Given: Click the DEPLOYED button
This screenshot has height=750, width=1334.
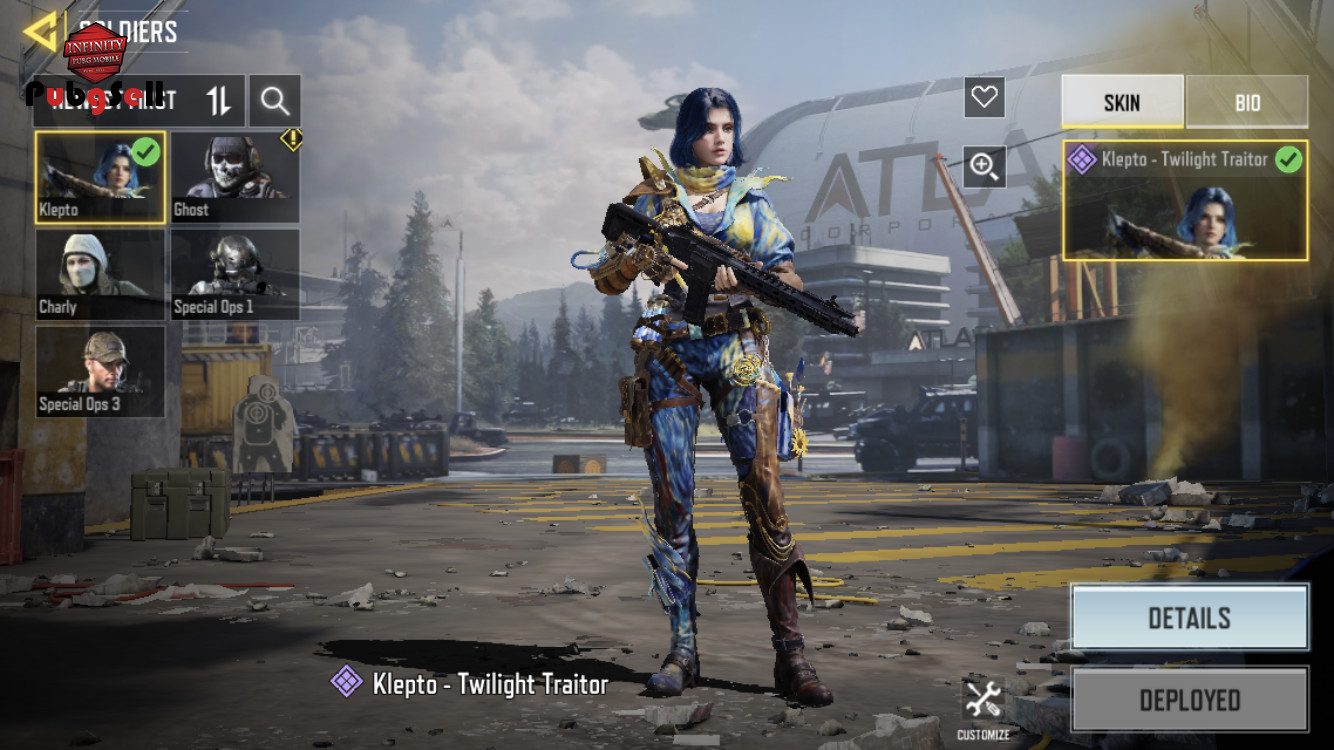Looking at the screenshot, I should pos(1189,700).
